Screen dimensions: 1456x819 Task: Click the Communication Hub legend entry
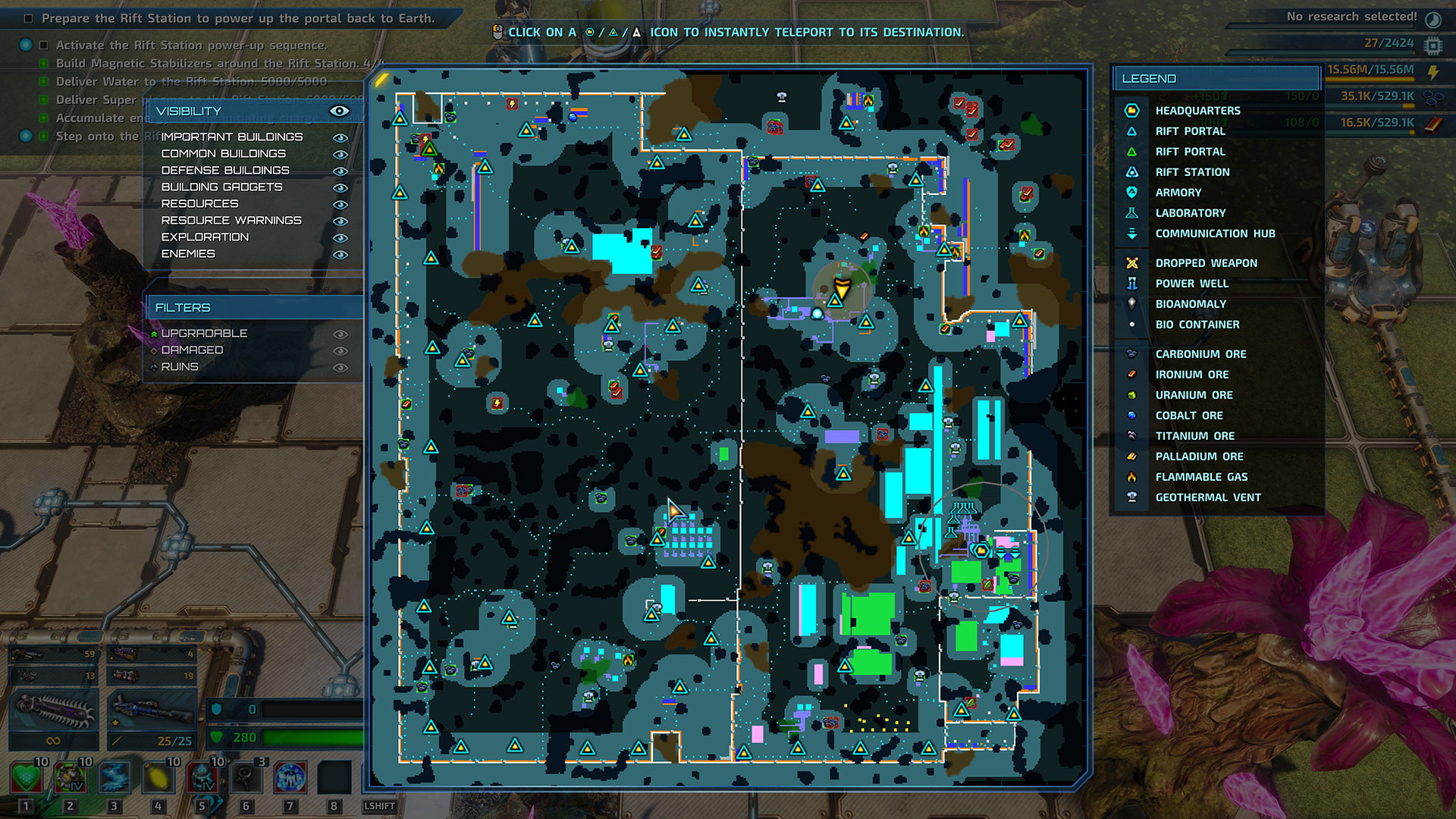click(x=1215, y=234)
